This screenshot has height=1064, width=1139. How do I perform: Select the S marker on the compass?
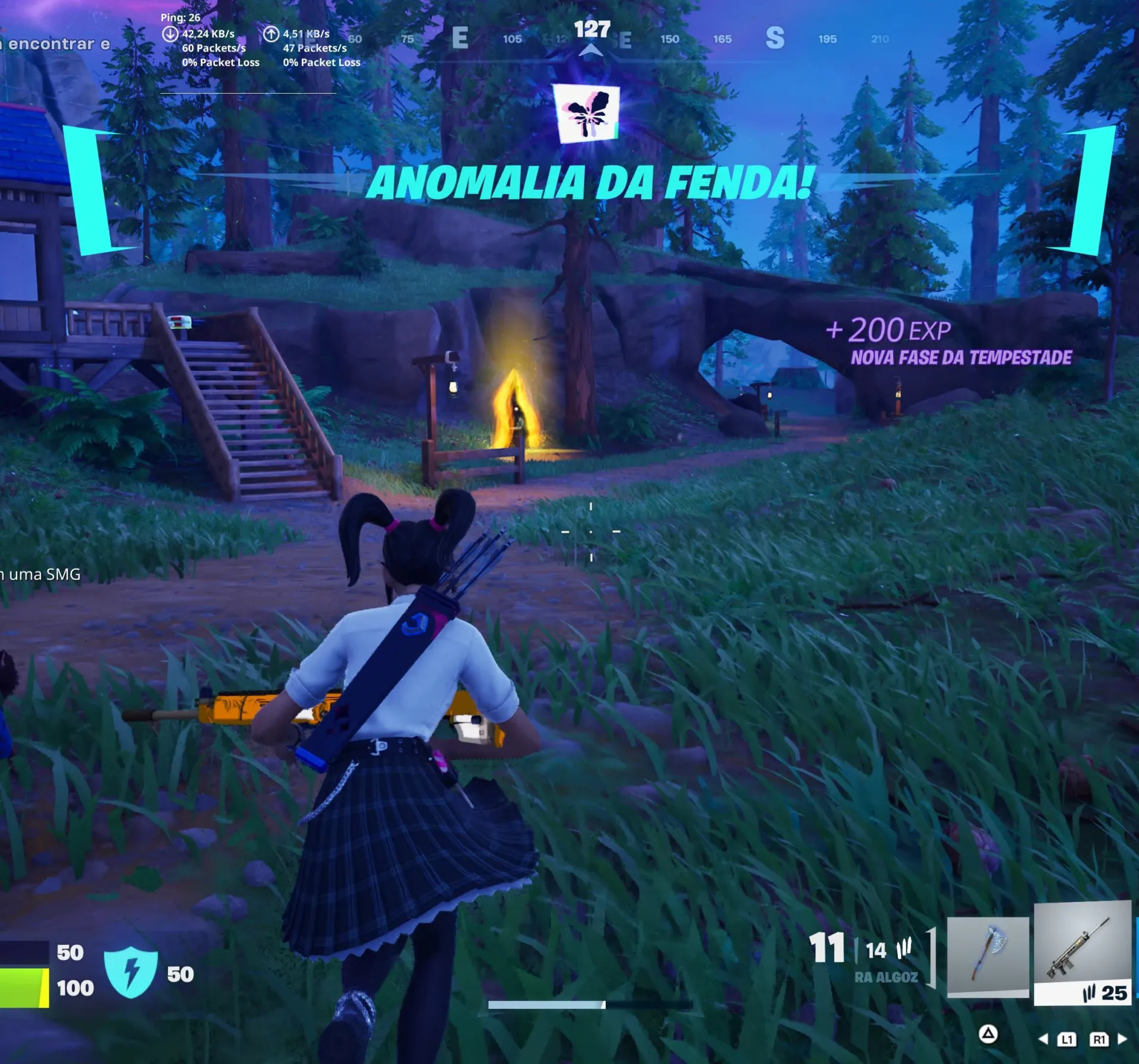[x=774, y=37]
